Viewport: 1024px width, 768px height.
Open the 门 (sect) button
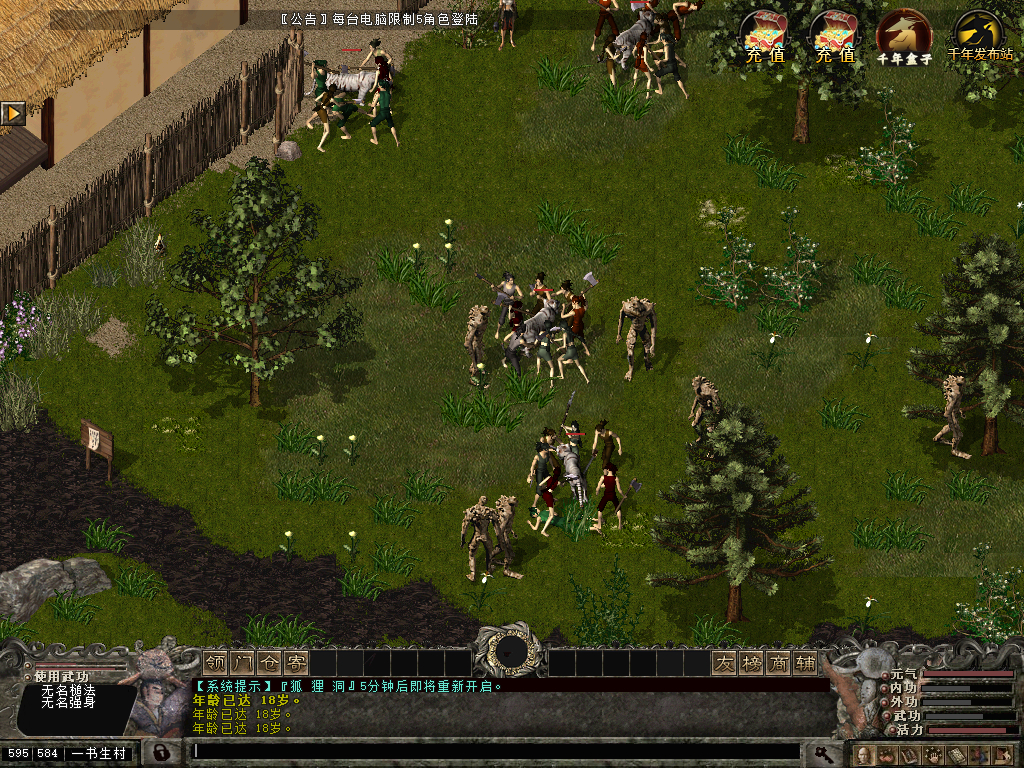click(243, 663)
